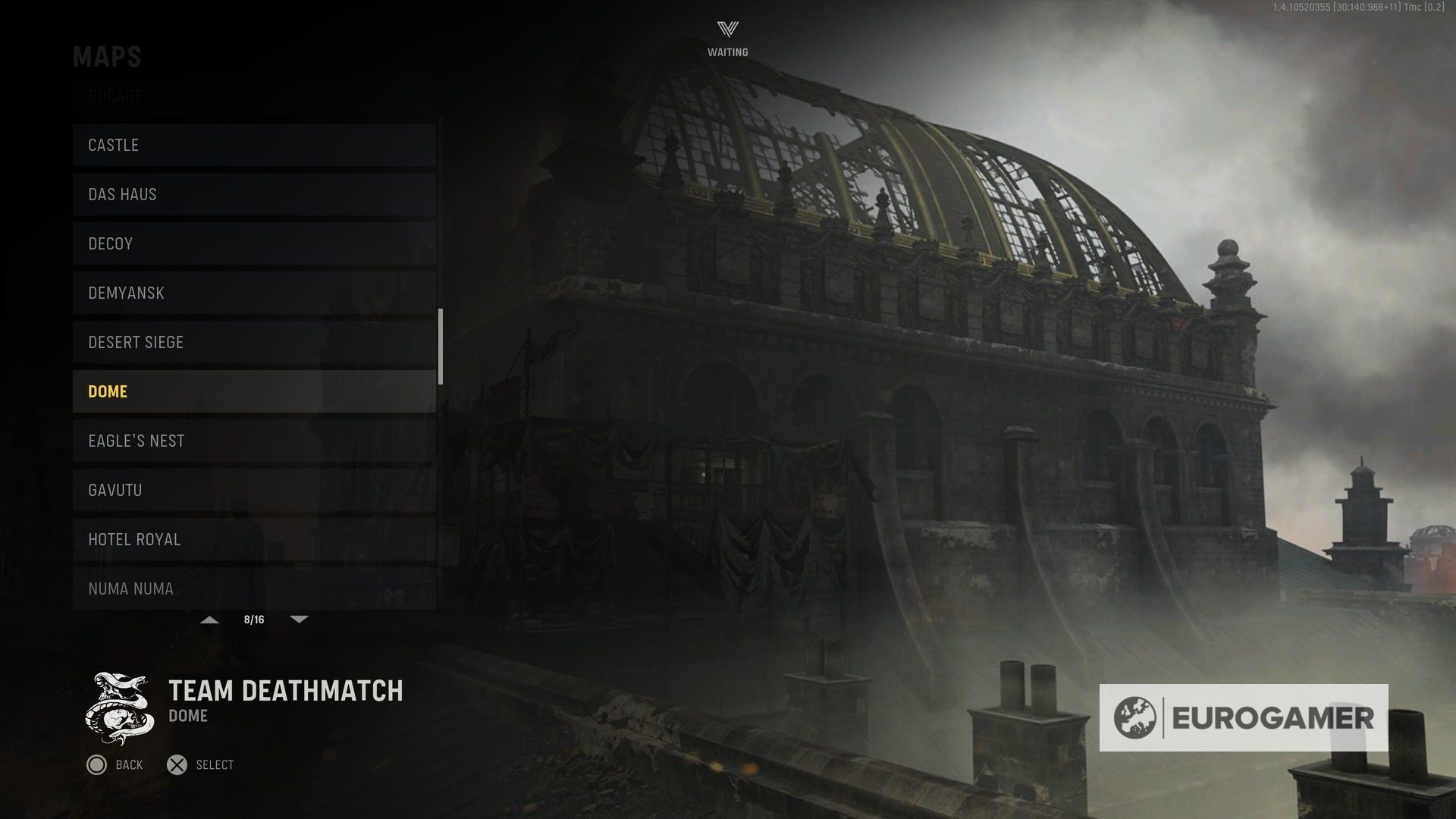Click the down arrow to show more maps
This screenshot has width=1456, height=819.
(x=299, y=619)
